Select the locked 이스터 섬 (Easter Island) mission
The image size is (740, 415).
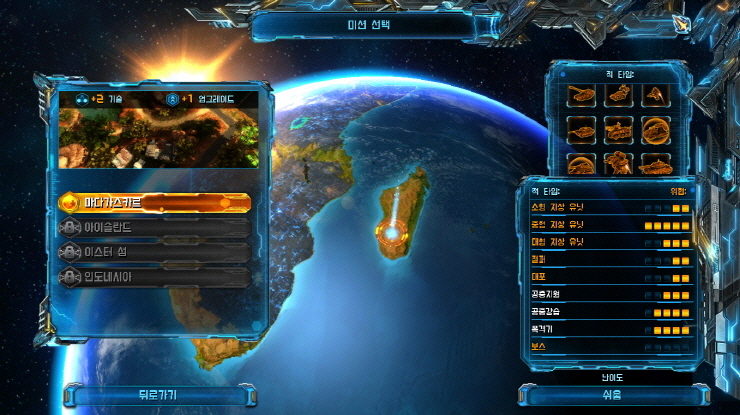155,252
